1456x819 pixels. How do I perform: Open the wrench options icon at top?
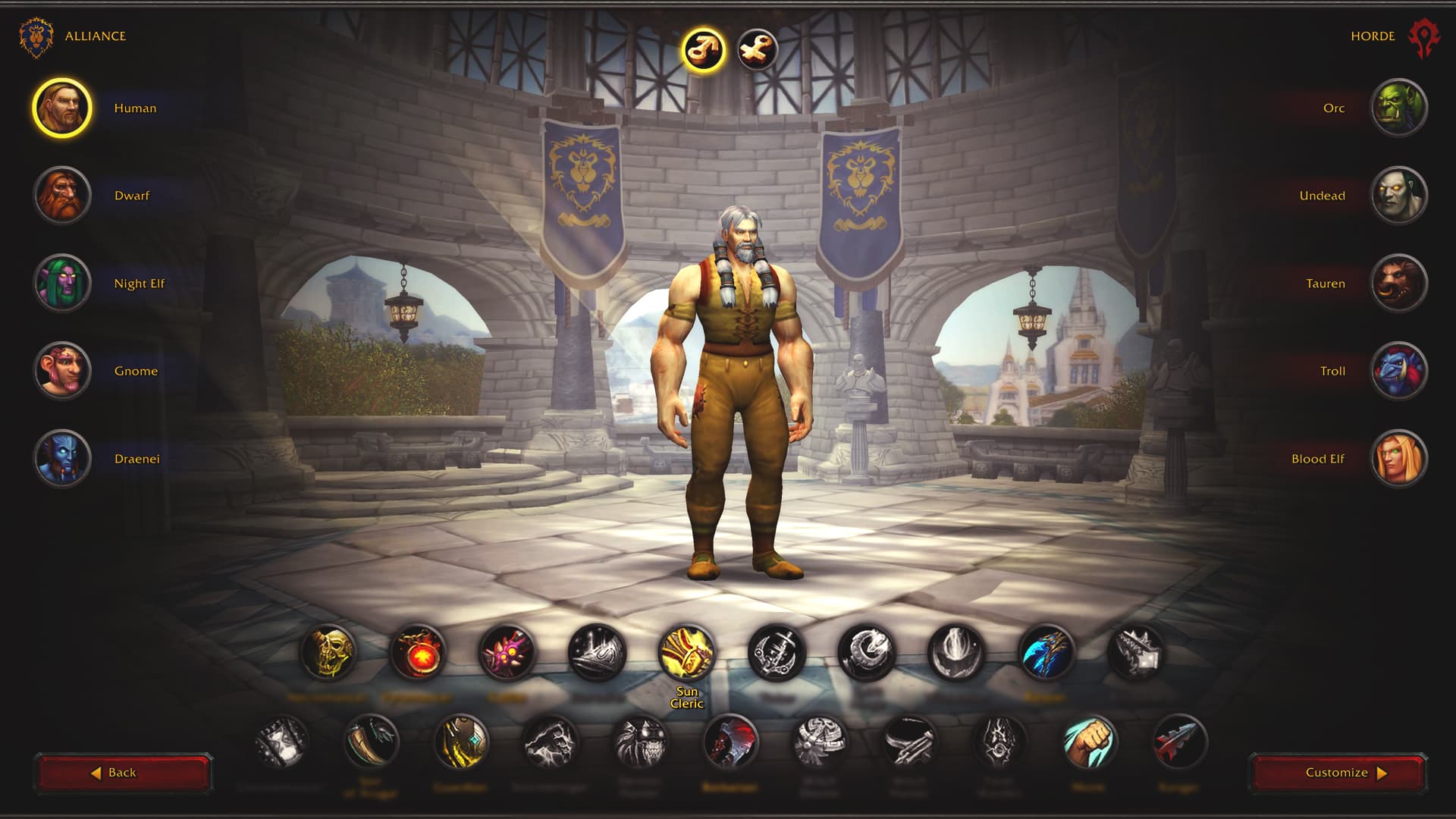(x=753, y=47)
